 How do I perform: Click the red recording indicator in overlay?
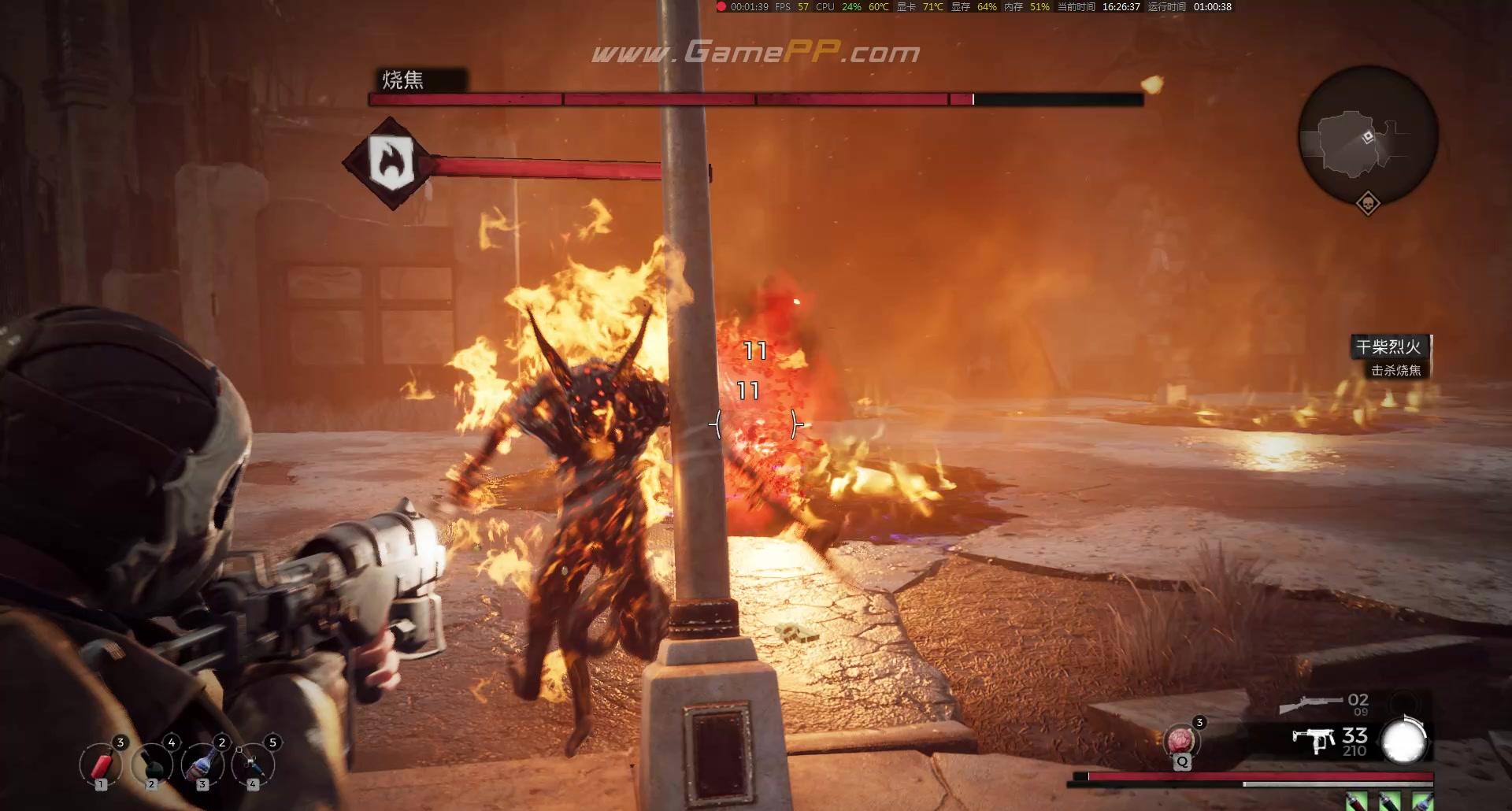(x=721, y=7)
